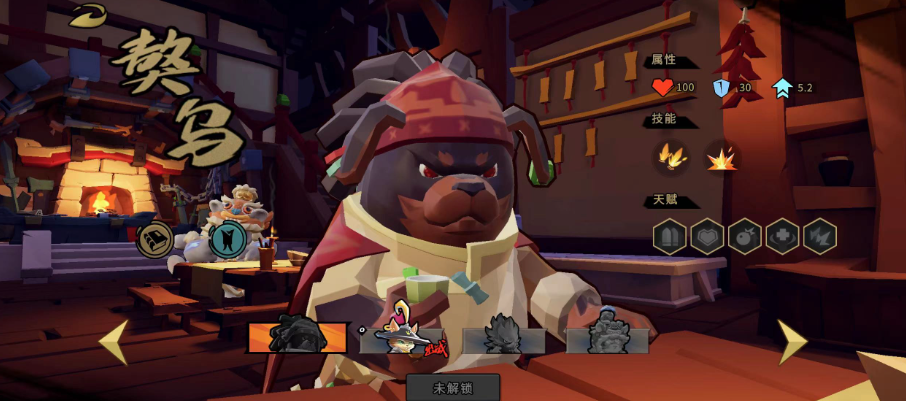View the explosion skill icon

click(720, 157)
